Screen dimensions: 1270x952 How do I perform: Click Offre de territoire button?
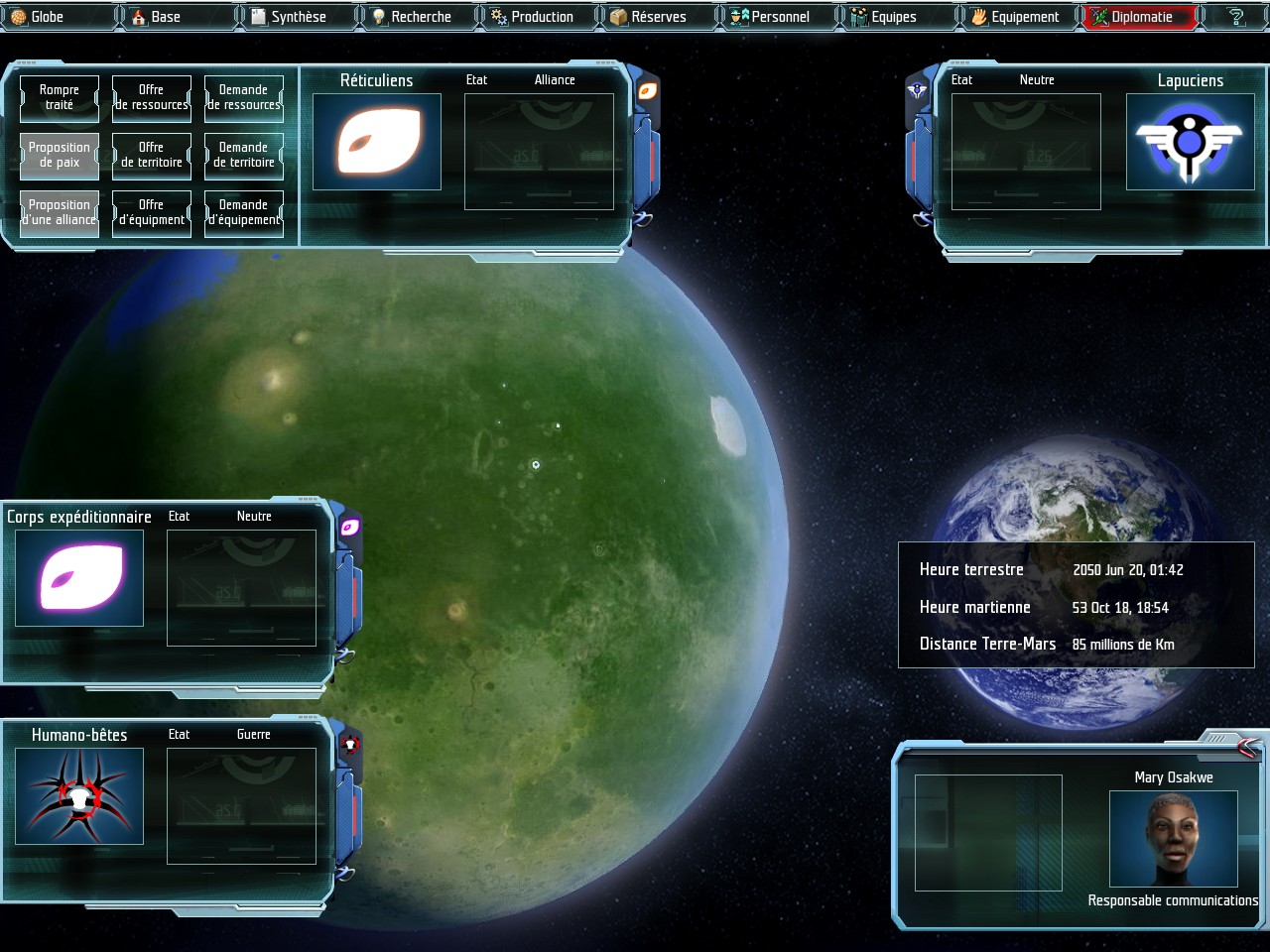[x=152, y=155]
